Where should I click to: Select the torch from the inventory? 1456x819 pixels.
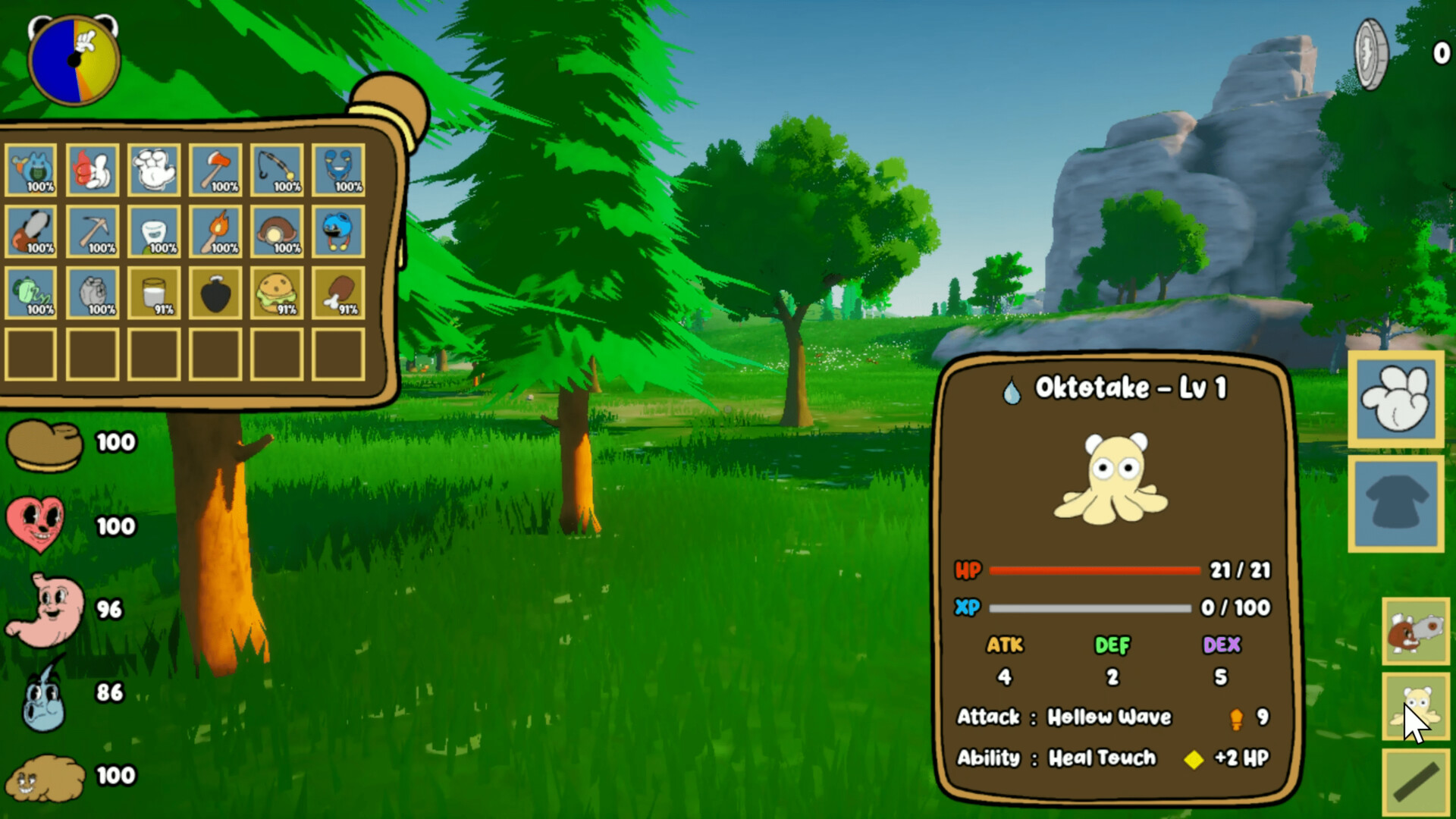[x=215, y=231]
